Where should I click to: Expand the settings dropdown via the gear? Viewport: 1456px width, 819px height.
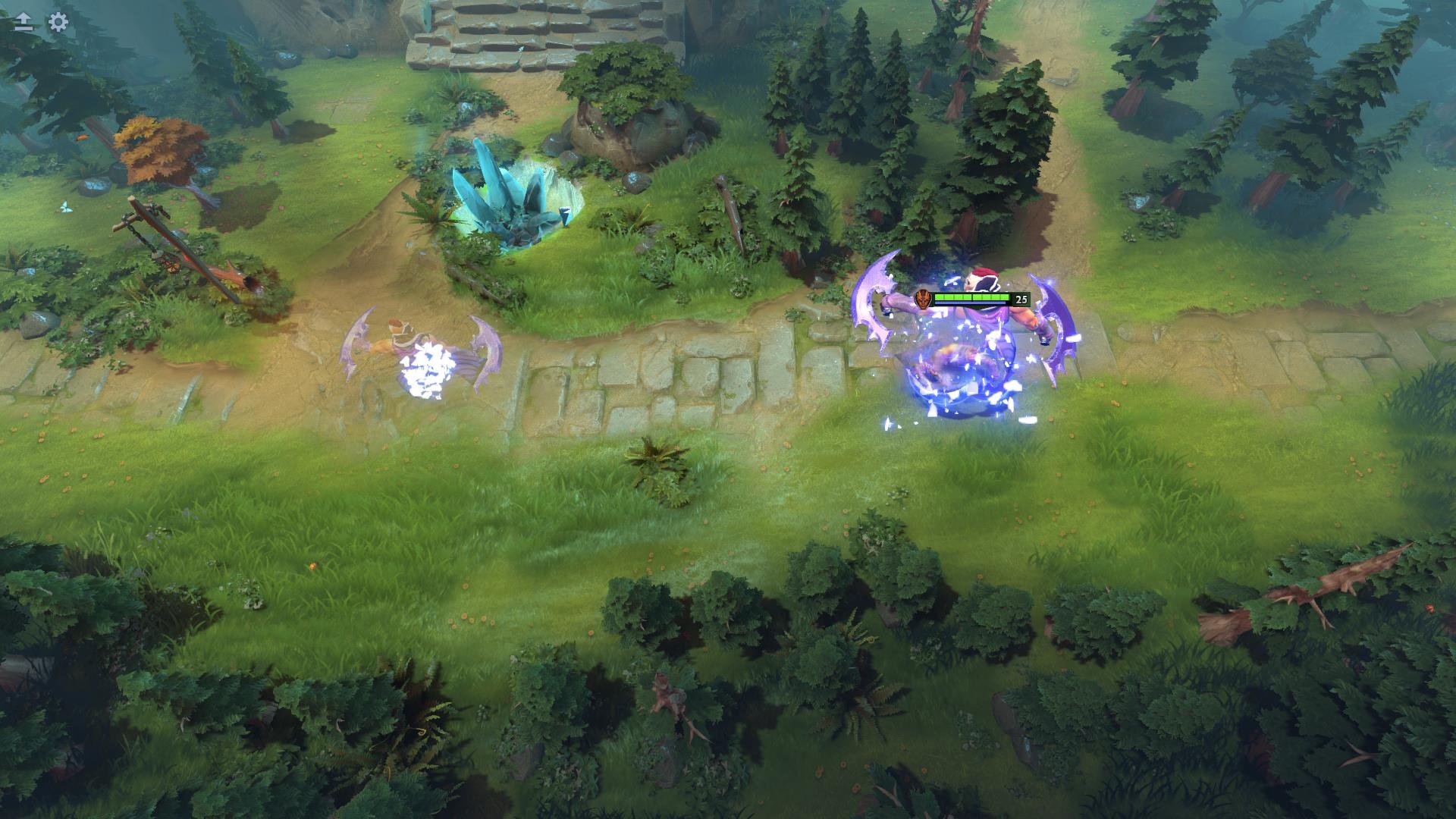tap(57, 23)
